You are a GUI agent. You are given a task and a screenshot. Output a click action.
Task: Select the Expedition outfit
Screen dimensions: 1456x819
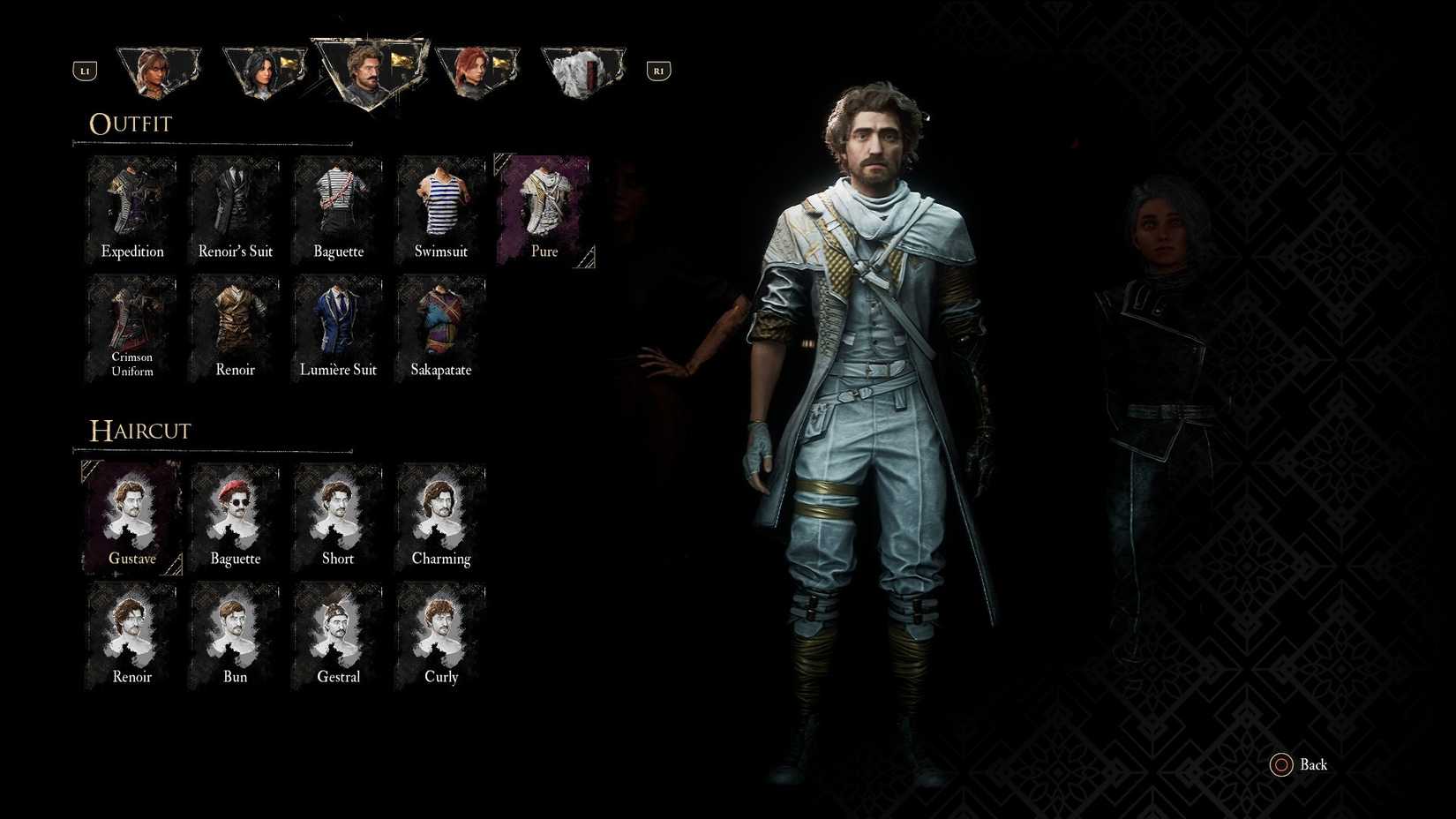131,207
